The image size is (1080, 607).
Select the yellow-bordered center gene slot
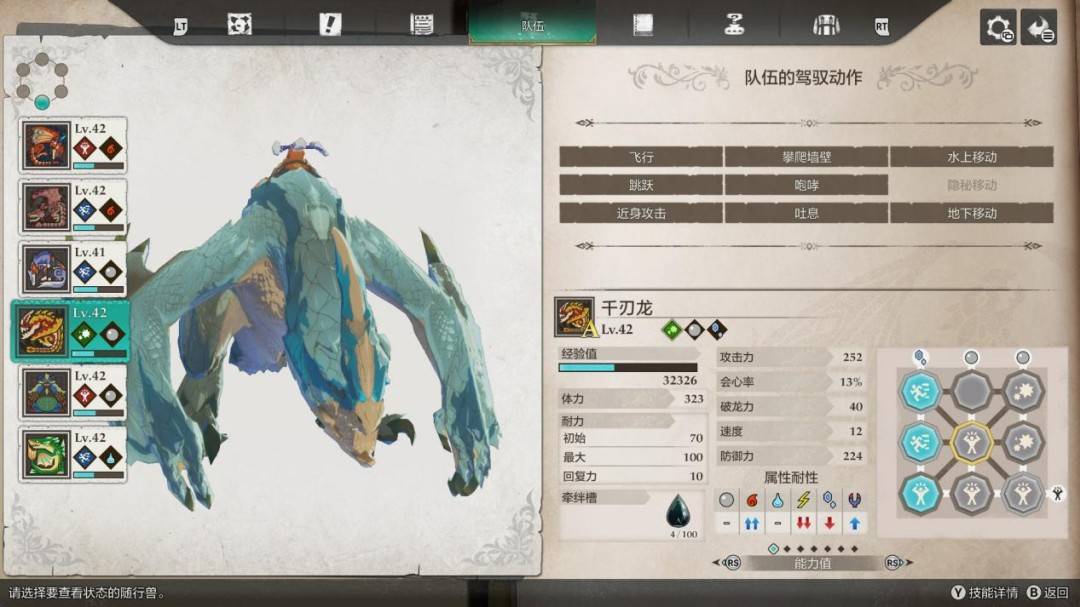971,440
